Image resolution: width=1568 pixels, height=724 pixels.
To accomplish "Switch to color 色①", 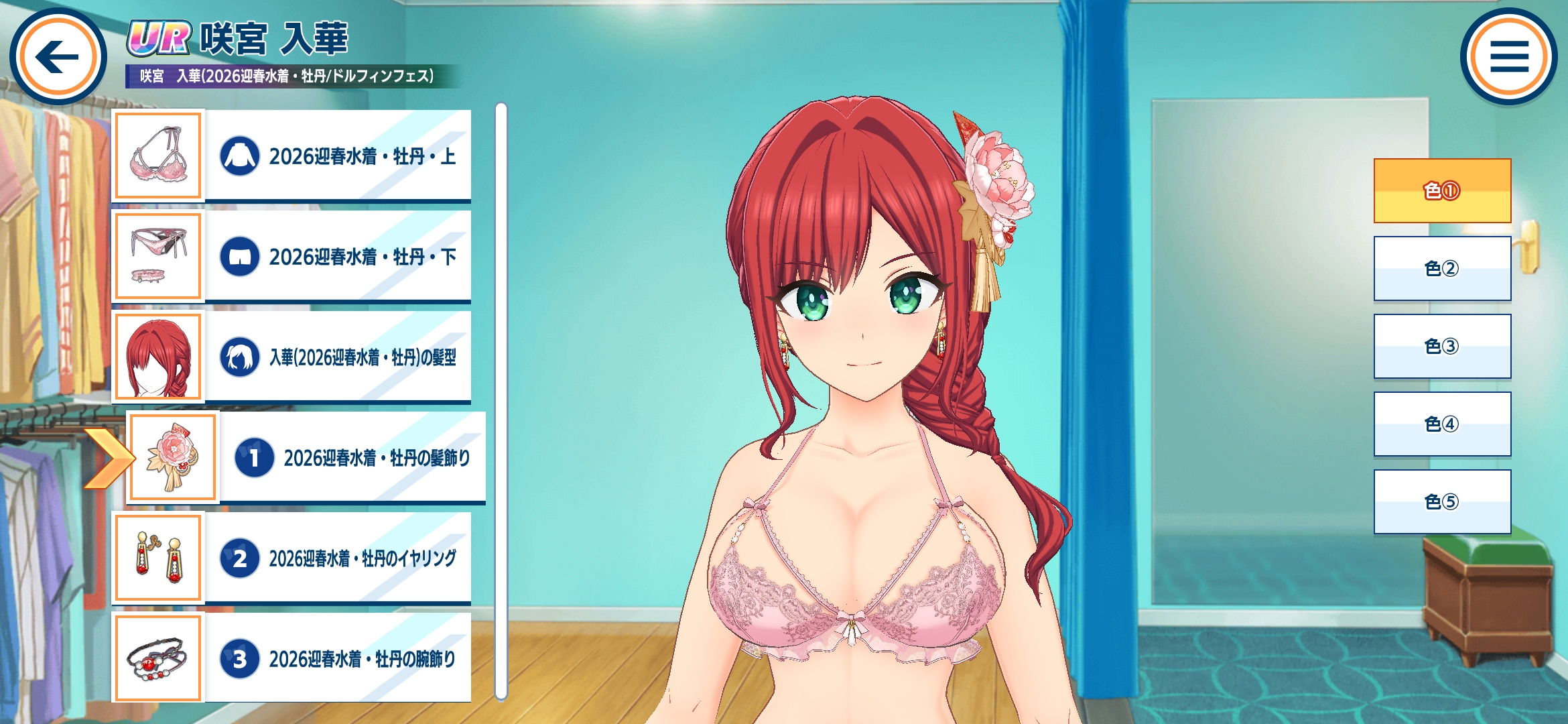I will 1442,191.
